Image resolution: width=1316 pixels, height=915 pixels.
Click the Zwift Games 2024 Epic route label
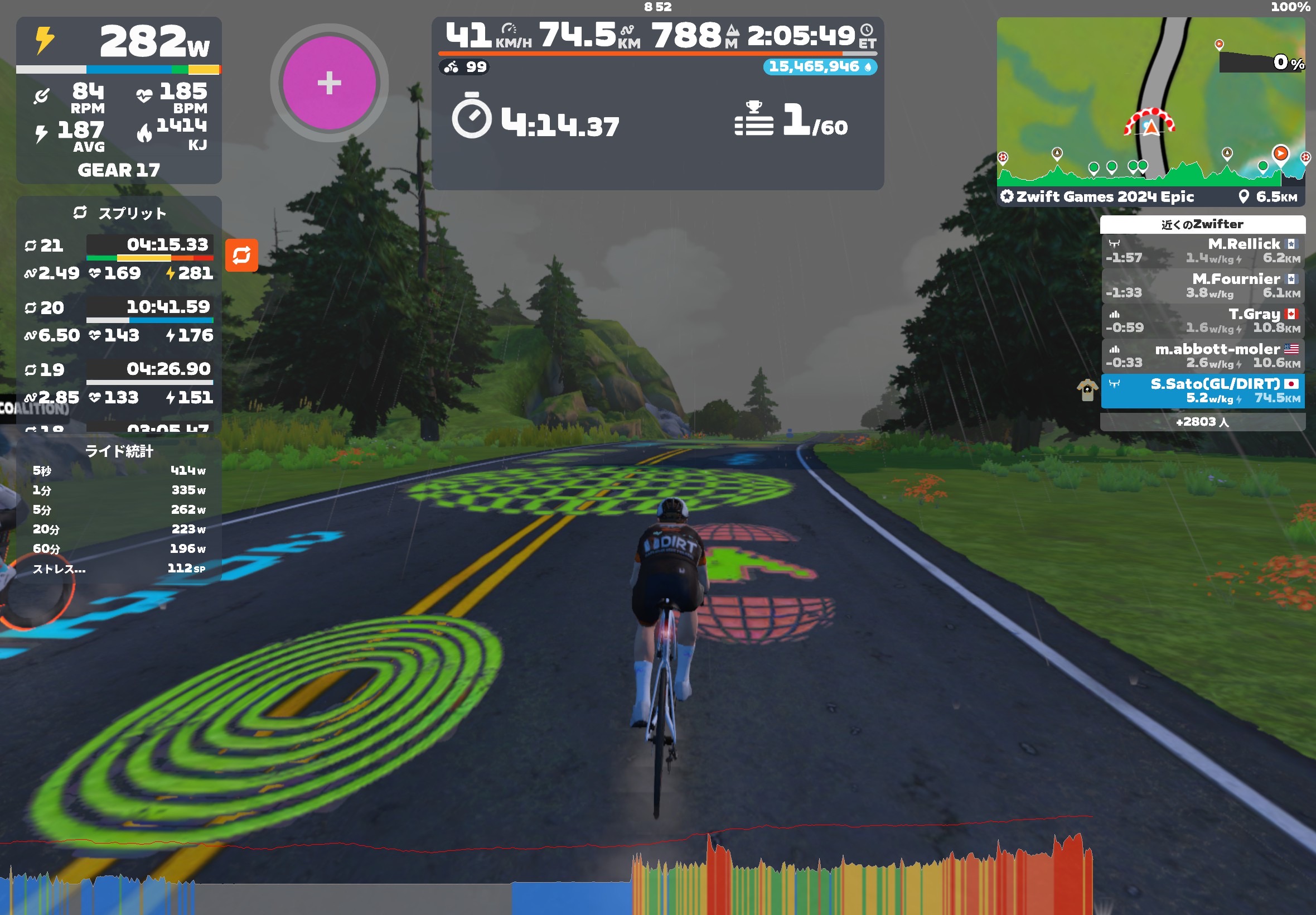(1104, 197)
